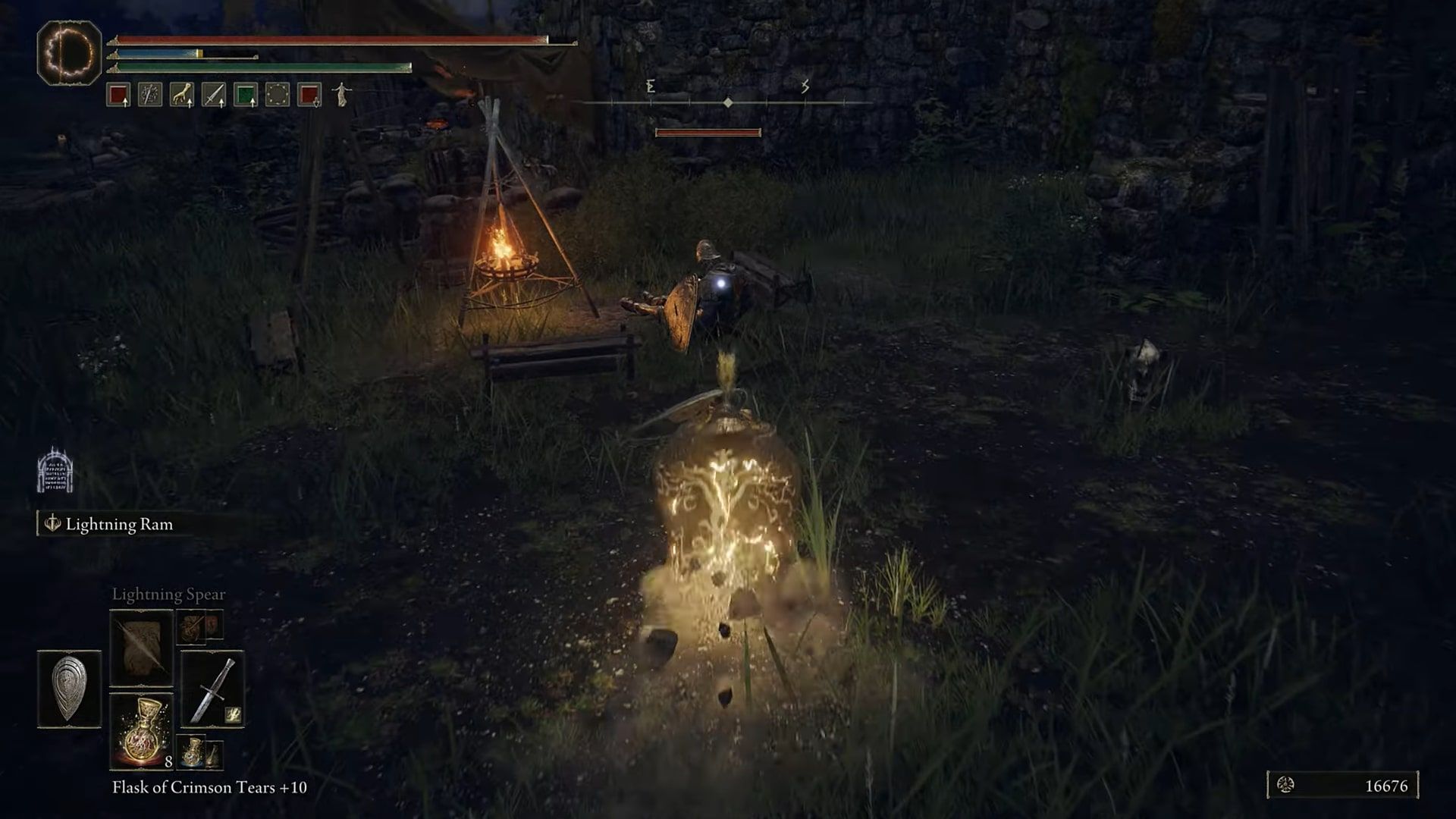
Task: Select the equipped shield slot icon
Action: click(x=69, y=689)
